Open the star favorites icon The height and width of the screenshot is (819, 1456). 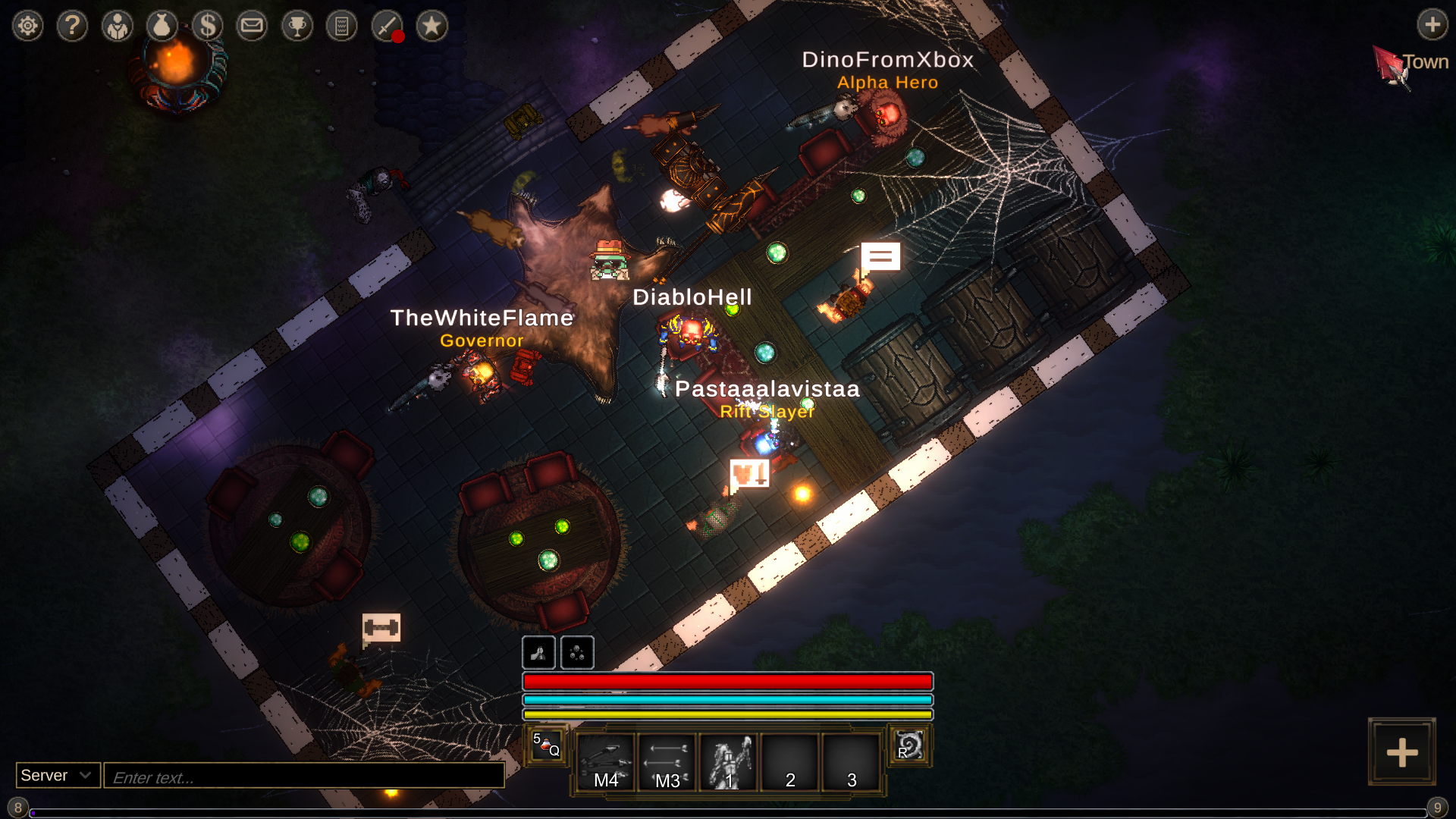(432, 27)
